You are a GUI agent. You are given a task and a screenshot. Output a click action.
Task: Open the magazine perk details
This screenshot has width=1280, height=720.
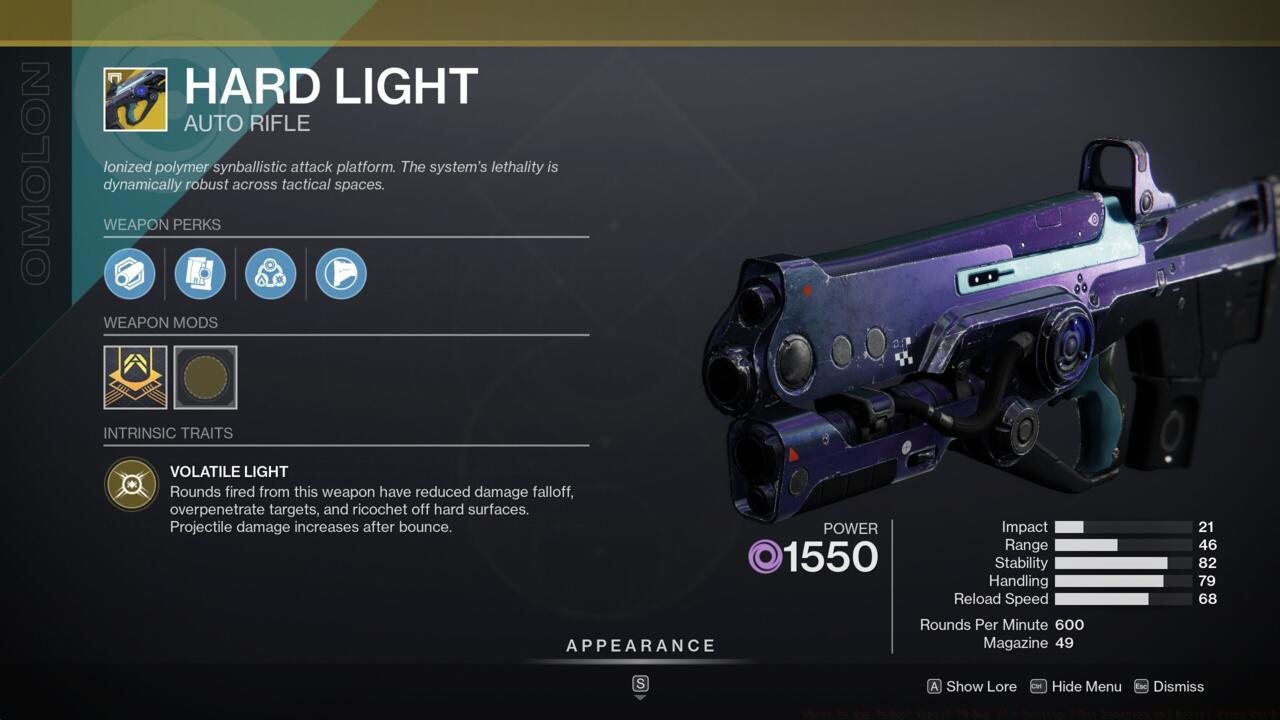[x=200, y=273]
